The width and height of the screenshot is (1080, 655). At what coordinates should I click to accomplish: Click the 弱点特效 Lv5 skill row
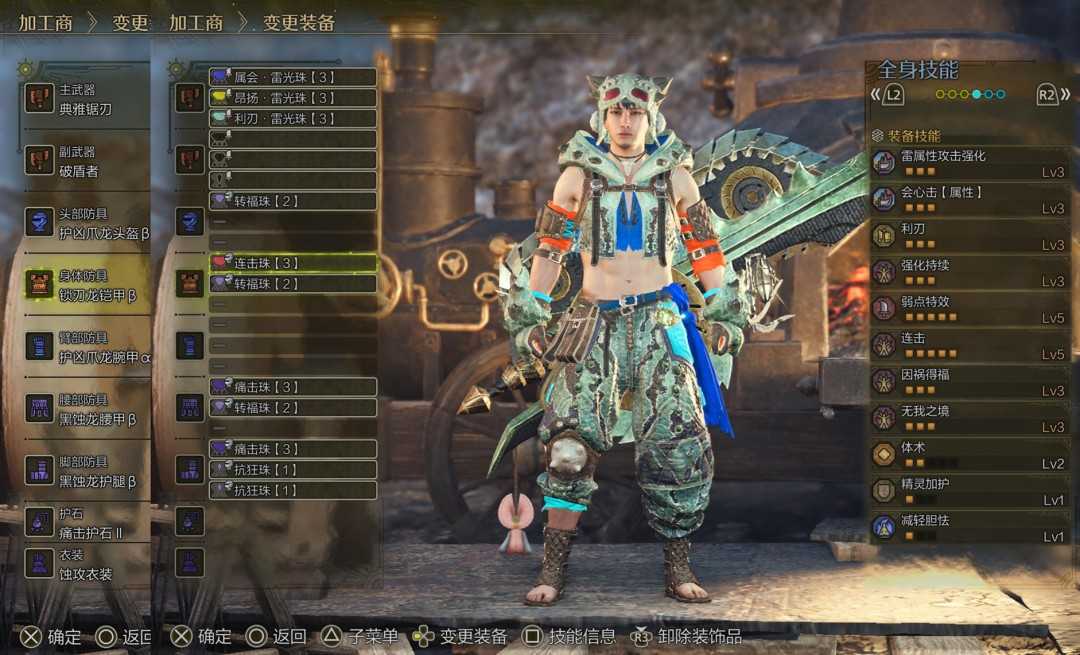(x=968, y=308)
